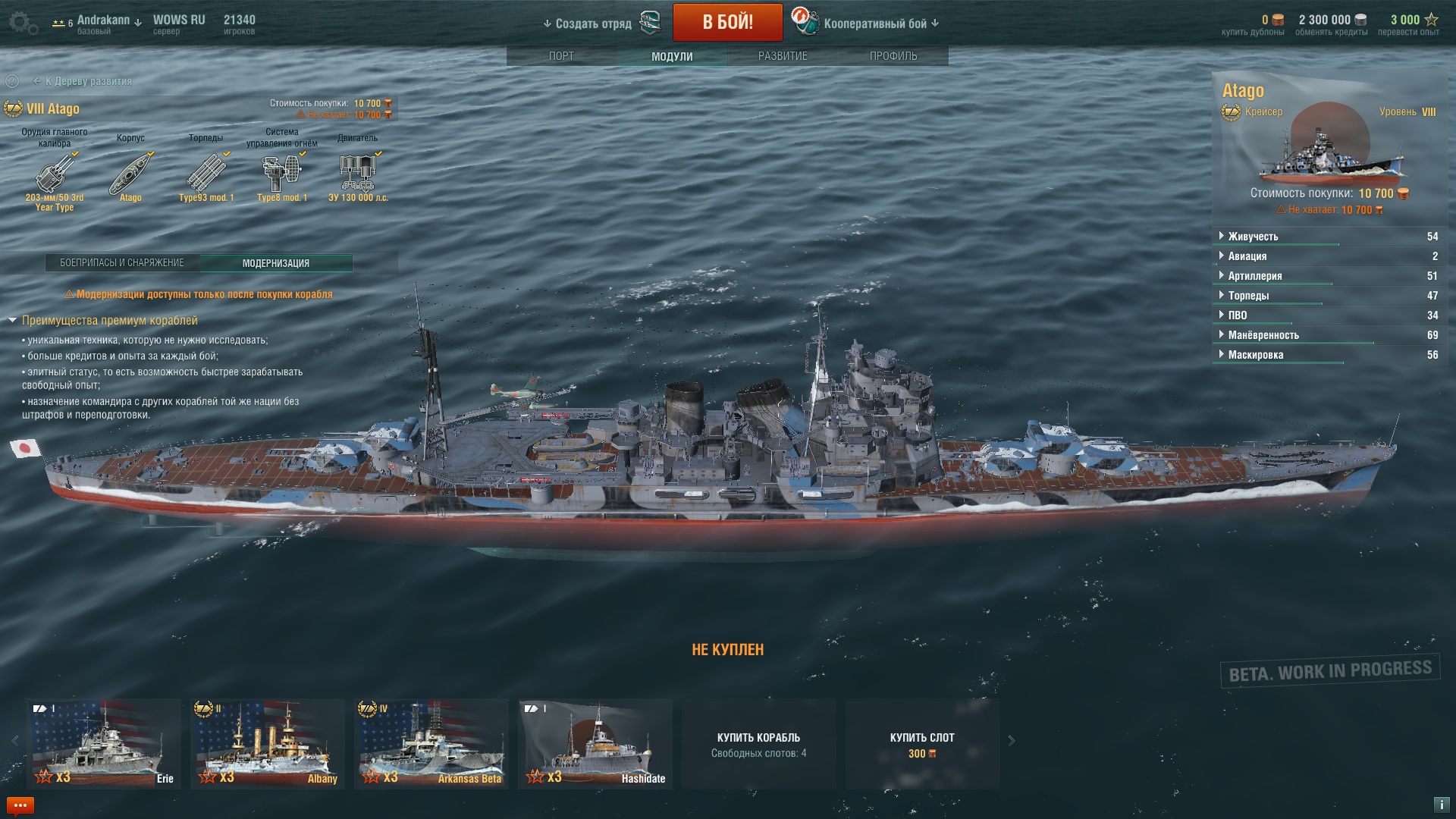The height and width of the screenshot is (819, 1456).
Task: Open the РАЗВИТИЕ tab
Action: coord(783,56)
